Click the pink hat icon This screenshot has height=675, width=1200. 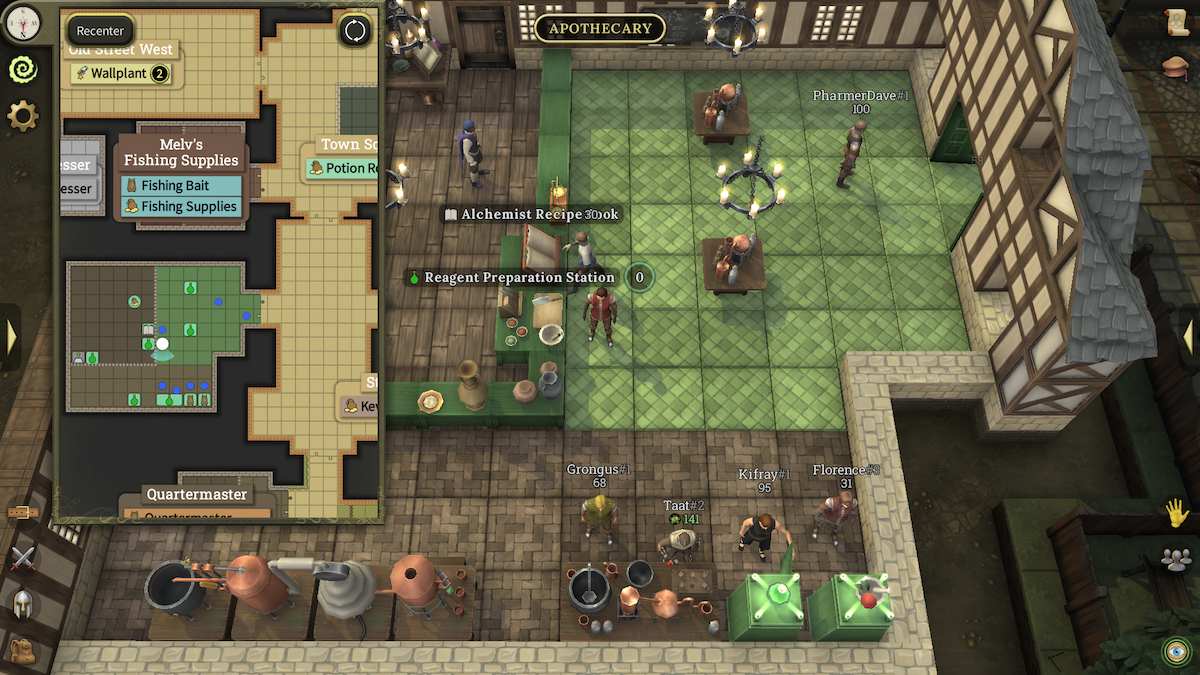click(1176, 66)
